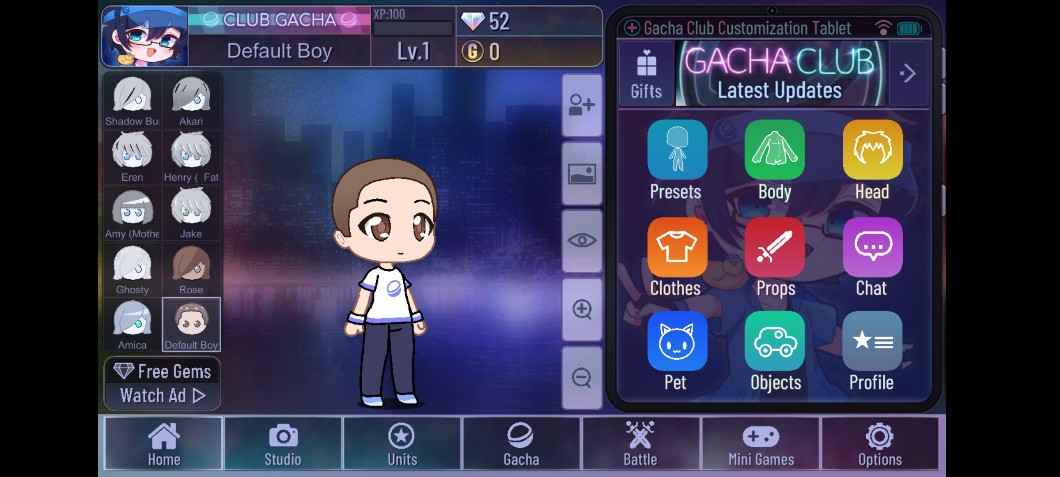The width and height of the screenshot is (1060, 477).
Task: Open the Gacha tab
Action: [520, 444]
